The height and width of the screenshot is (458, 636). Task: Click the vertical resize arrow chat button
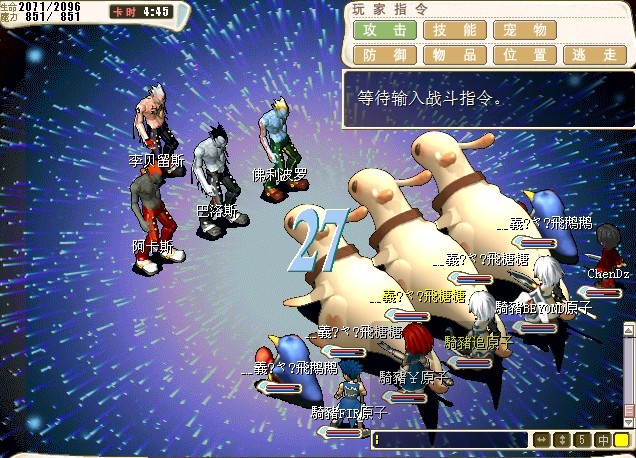pyautogui.click(x=561, y=440)
